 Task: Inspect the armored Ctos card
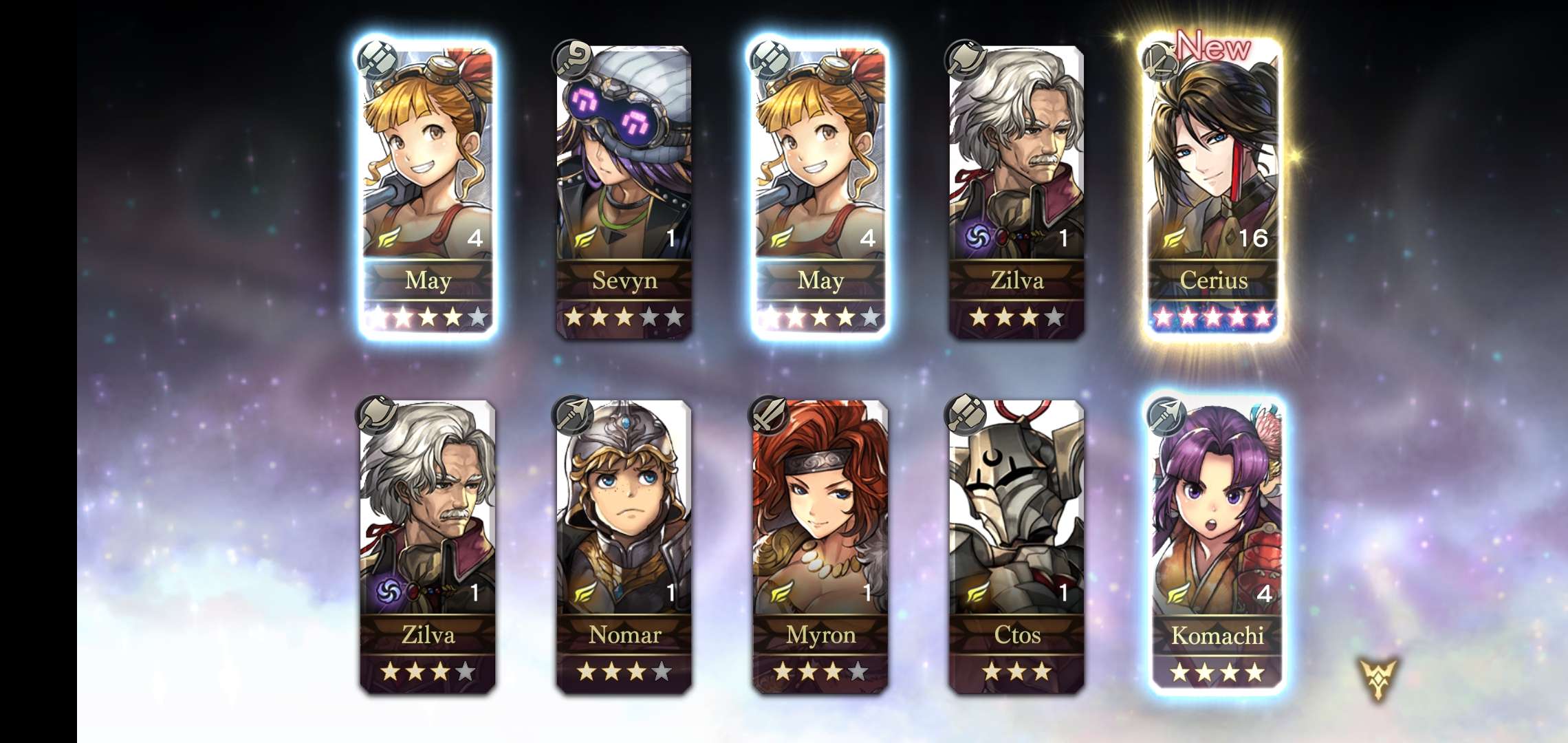click(1016, 545)
